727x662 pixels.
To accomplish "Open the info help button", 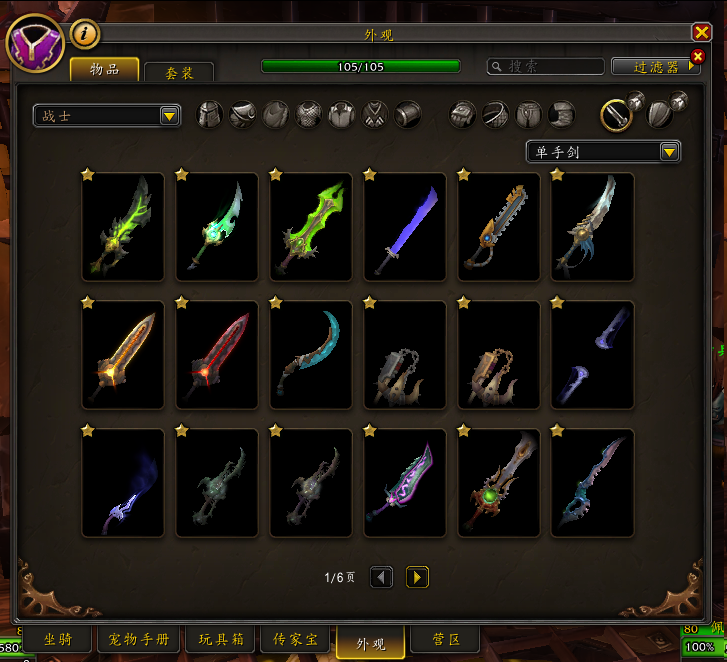I will [85, 34].
